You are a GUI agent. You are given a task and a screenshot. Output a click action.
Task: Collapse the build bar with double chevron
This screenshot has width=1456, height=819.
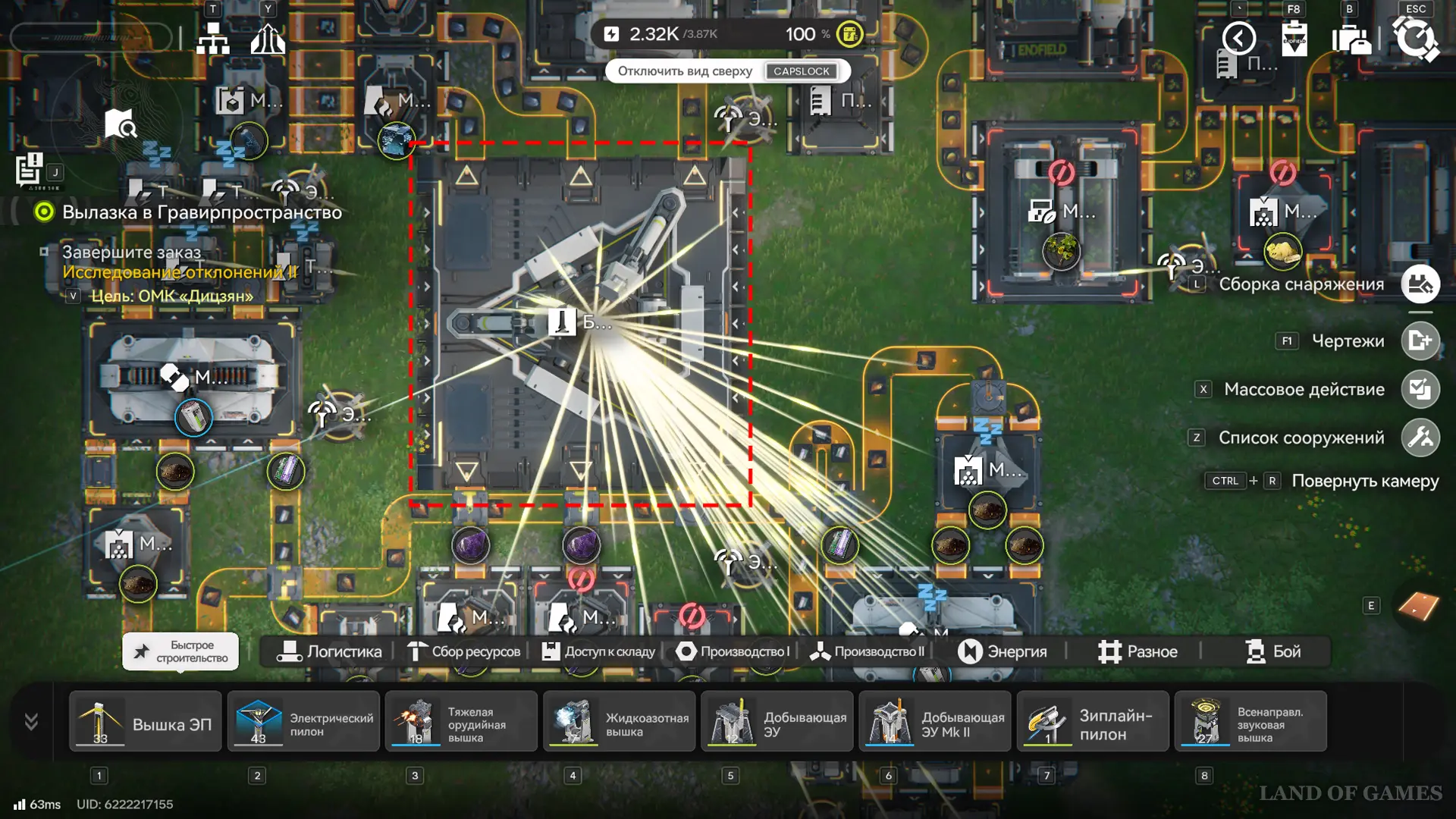click(31, 721)
